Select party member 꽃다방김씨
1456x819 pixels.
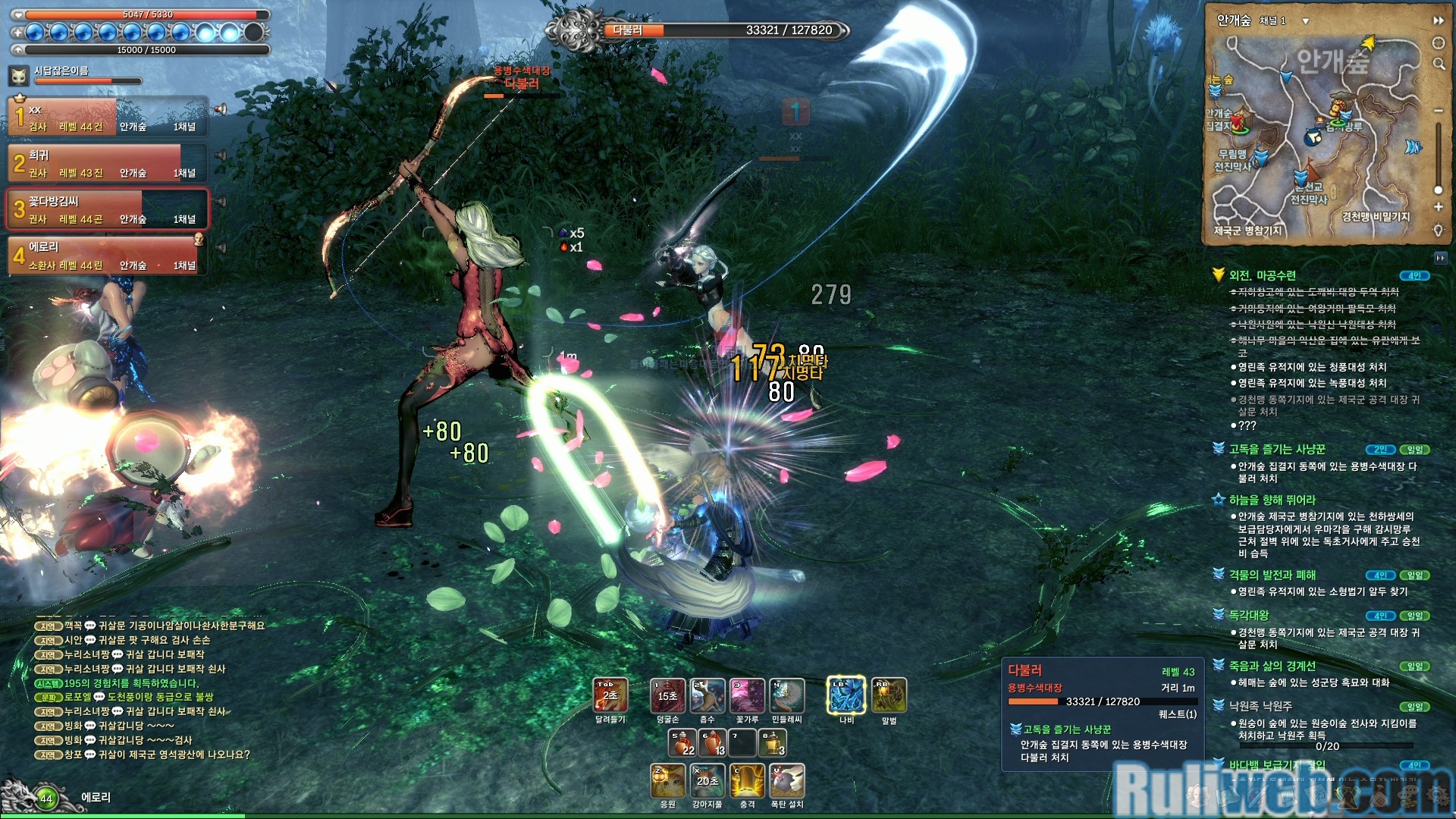108,209
